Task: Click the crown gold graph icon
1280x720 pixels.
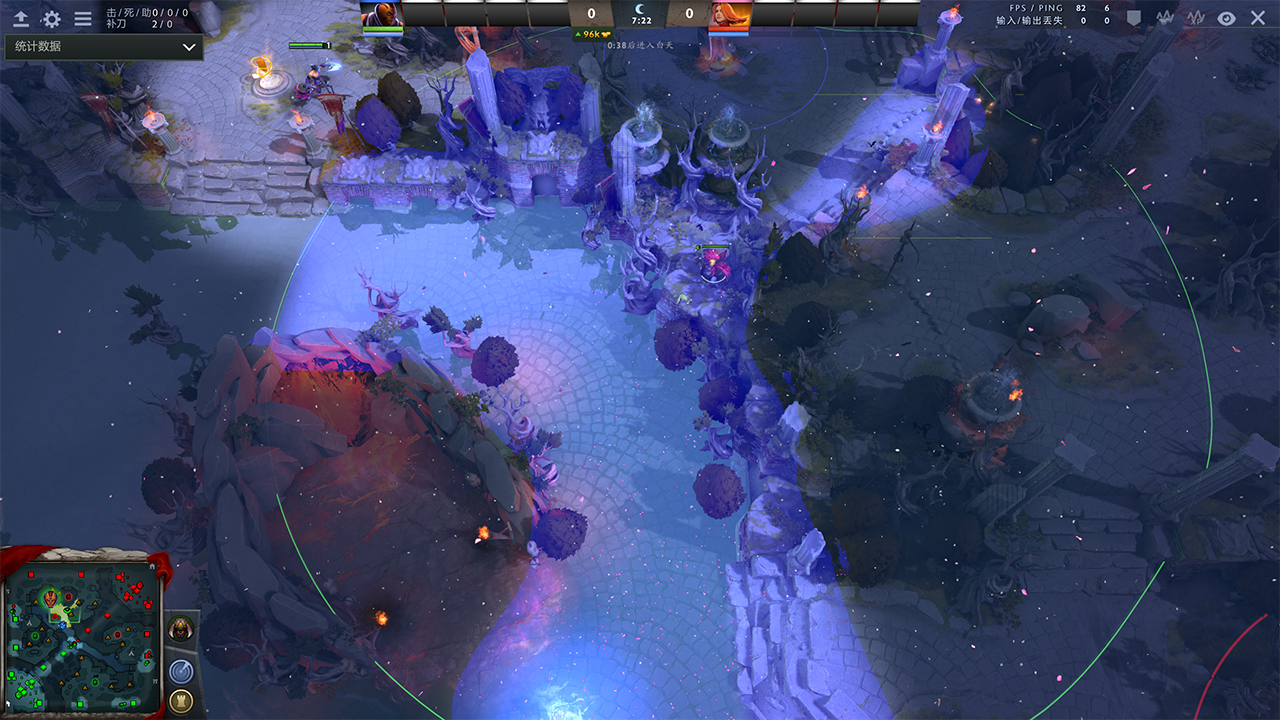Action: (1165, 18)
